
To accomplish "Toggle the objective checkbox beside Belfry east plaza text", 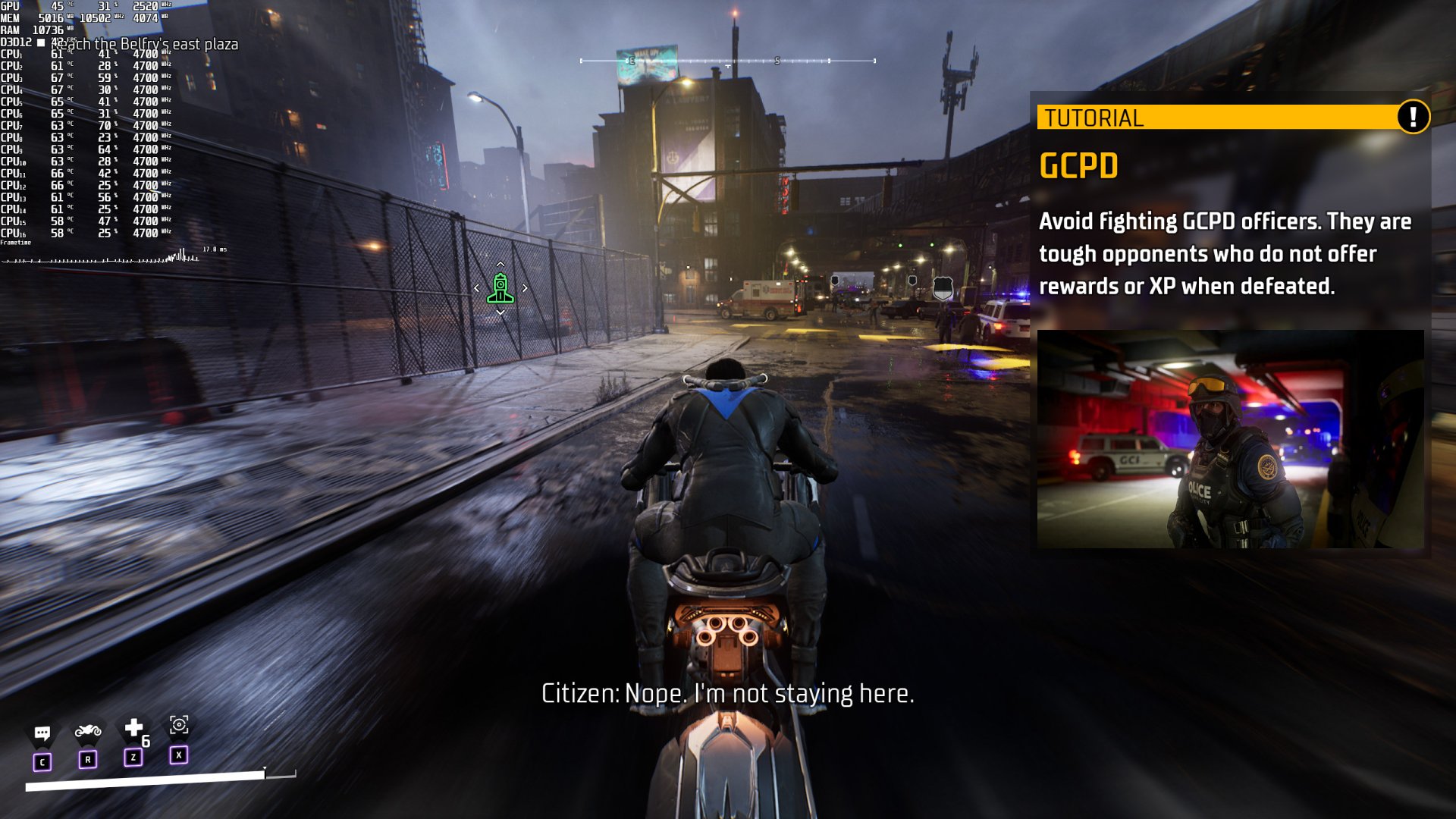I will pos(40,45).
